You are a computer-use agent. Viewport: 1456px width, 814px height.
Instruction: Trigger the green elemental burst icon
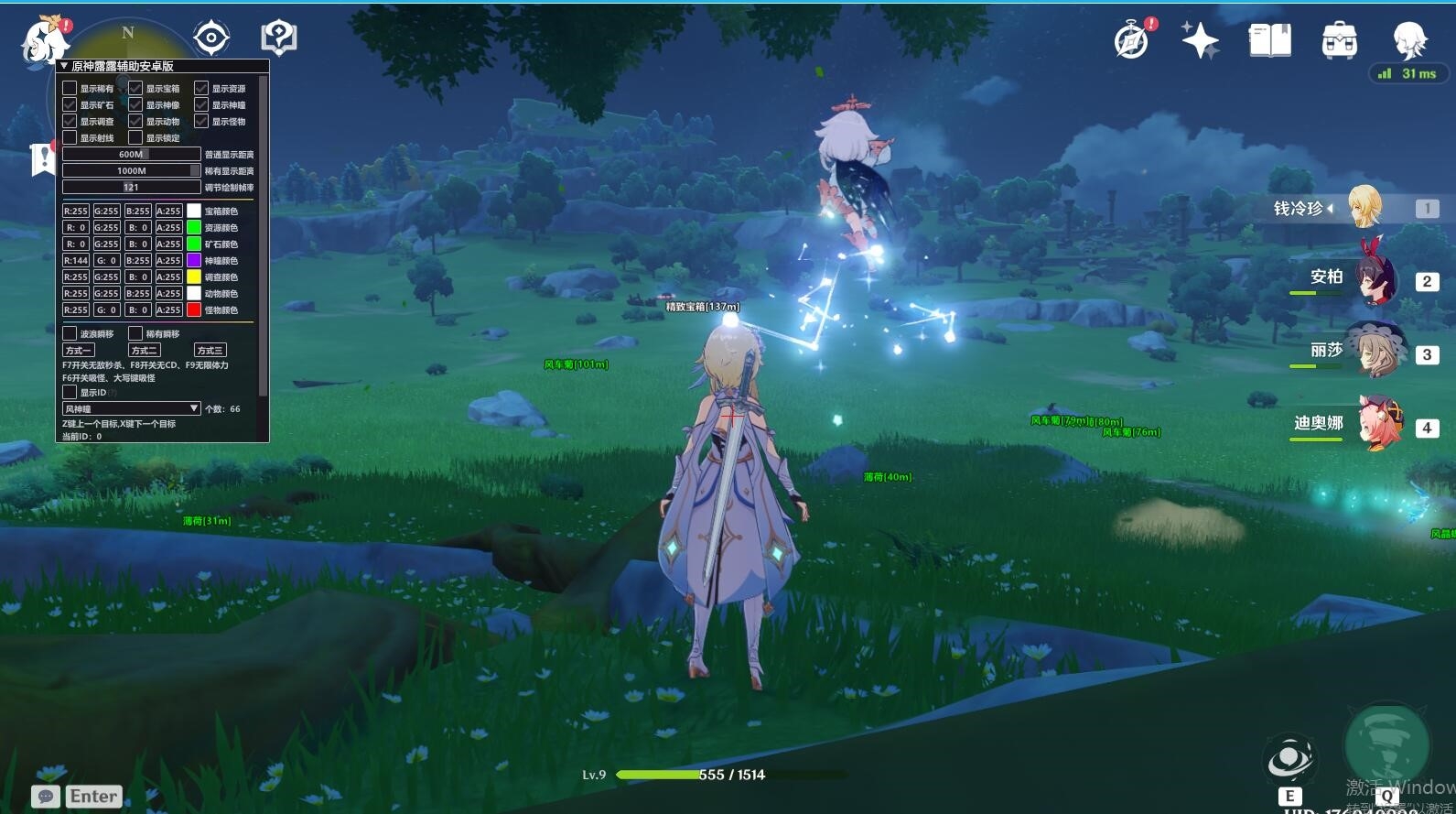pos(1386,746)
